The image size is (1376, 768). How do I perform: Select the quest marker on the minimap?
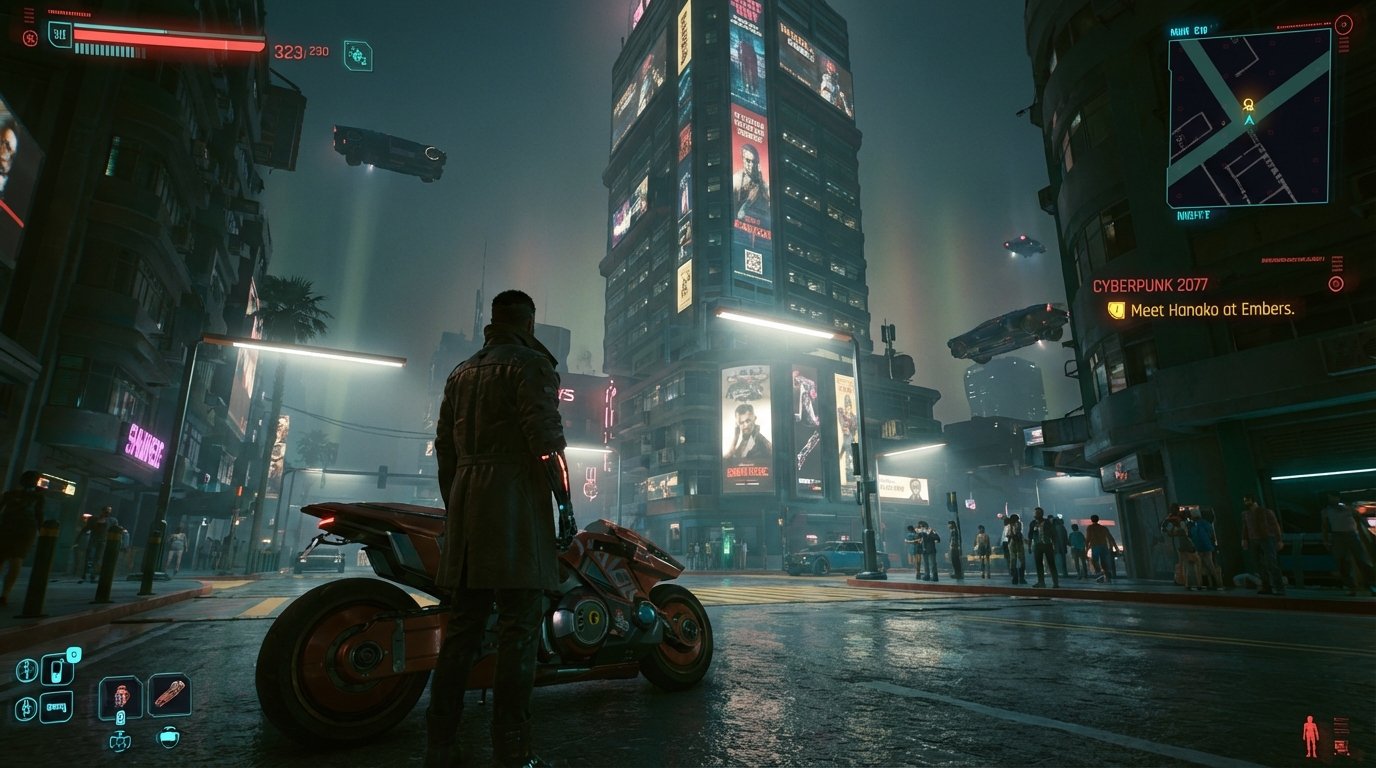point(1249,104)
